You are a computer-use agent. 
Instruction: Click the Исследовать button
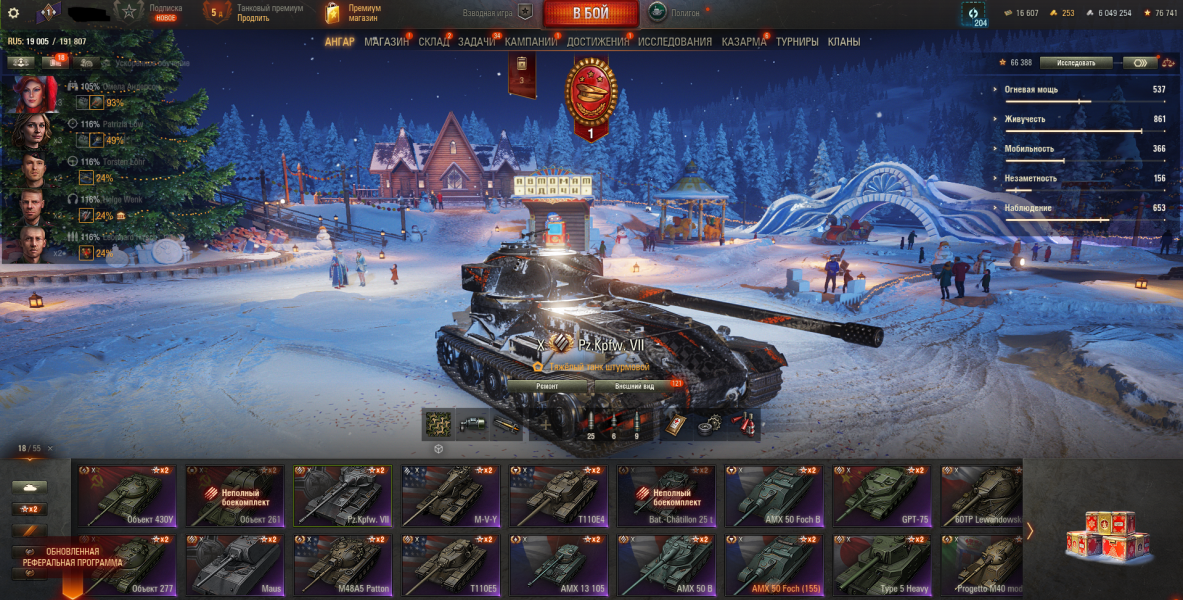[x=1076, y=62]
